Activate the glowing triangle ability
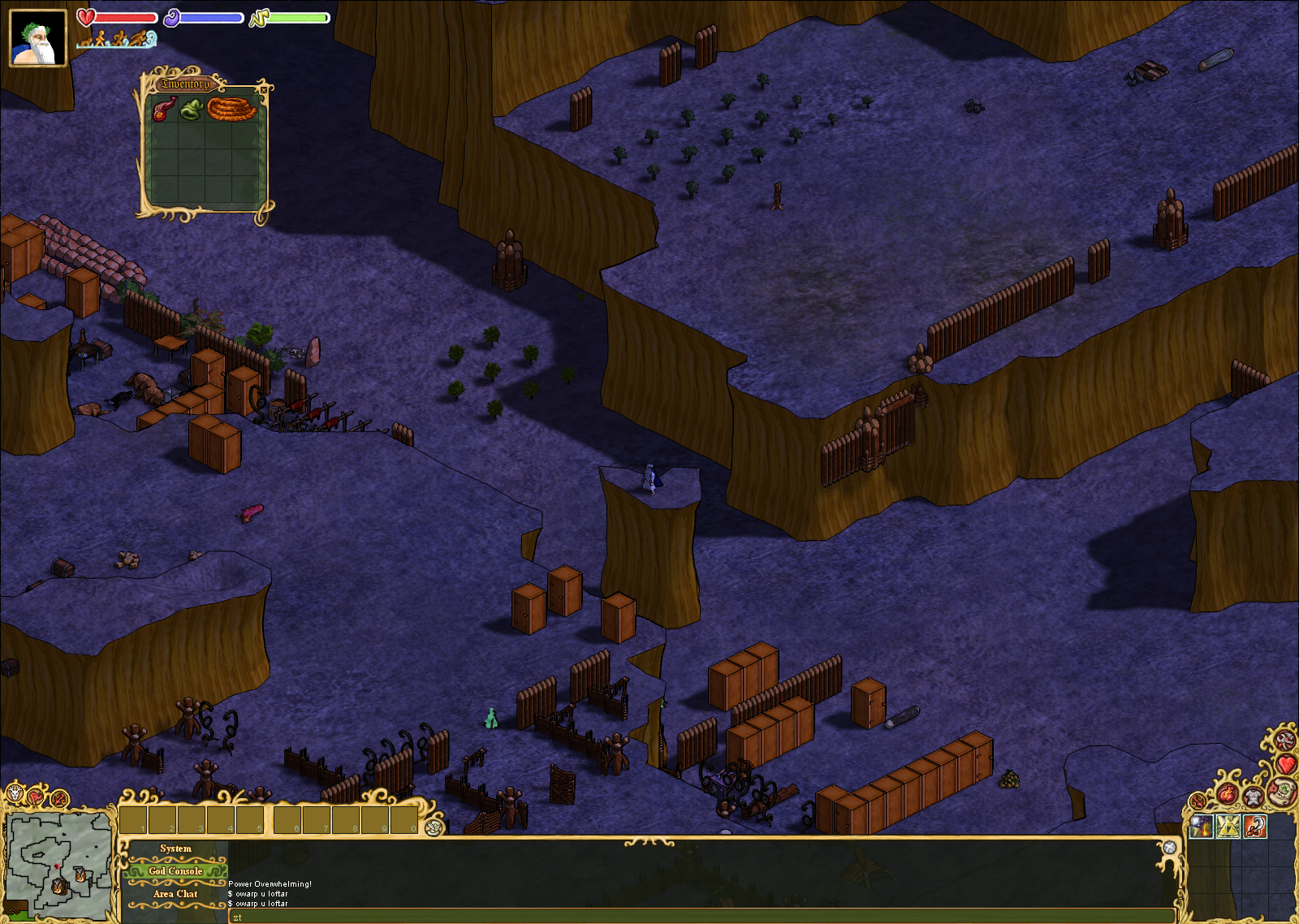The width and height of the screenshot is (1299, 924). click(1228, 827)
